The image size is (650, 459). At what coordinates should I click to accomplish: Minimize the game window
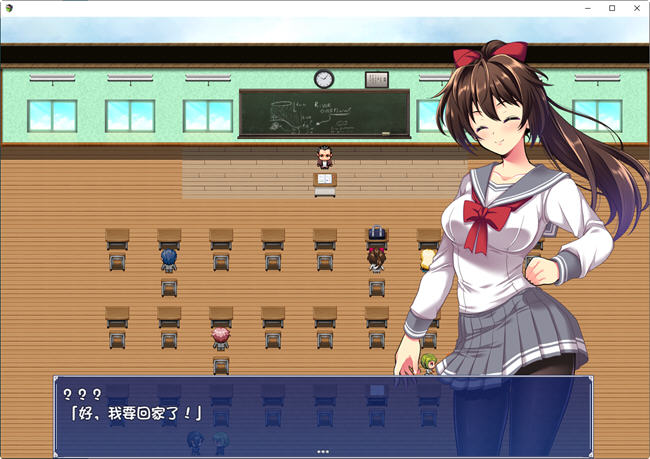point(588,8)
